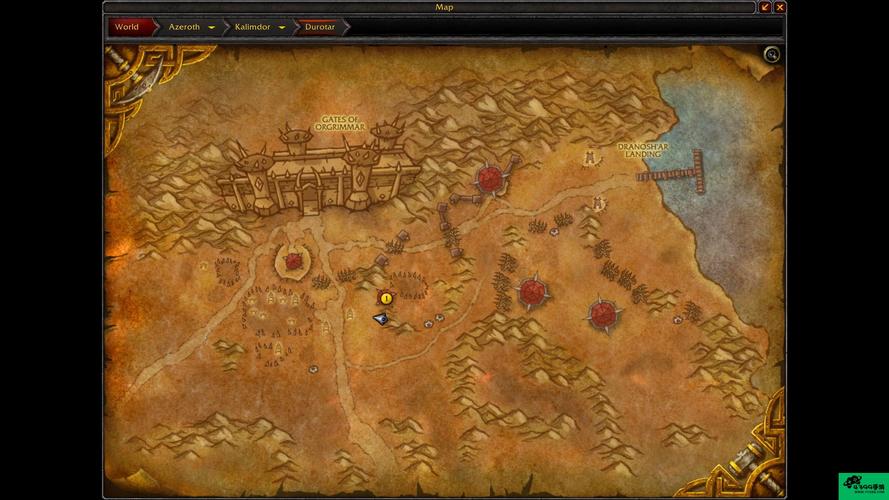Select Azeroth in the map breadcrumb

click(x=184, y=27)
